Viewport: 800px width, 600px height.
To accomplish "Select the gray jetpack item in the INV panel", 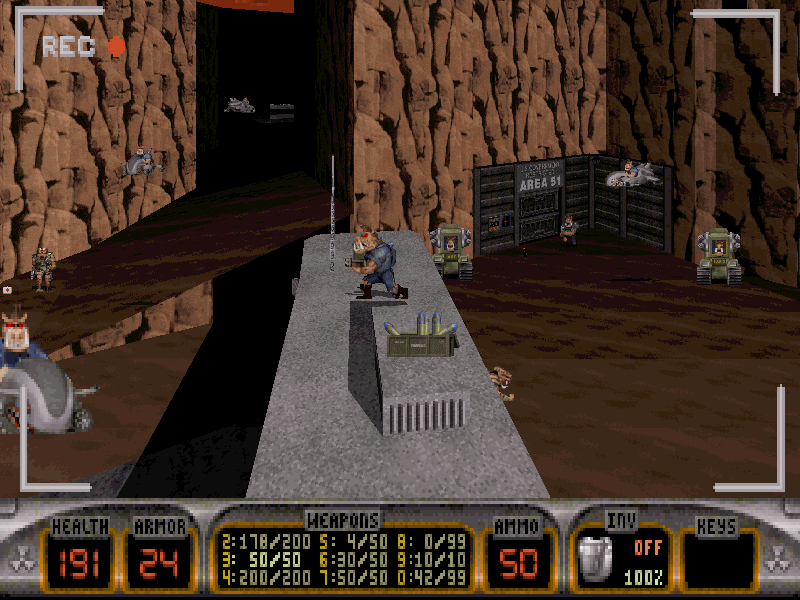I will (x=598, y=560).
